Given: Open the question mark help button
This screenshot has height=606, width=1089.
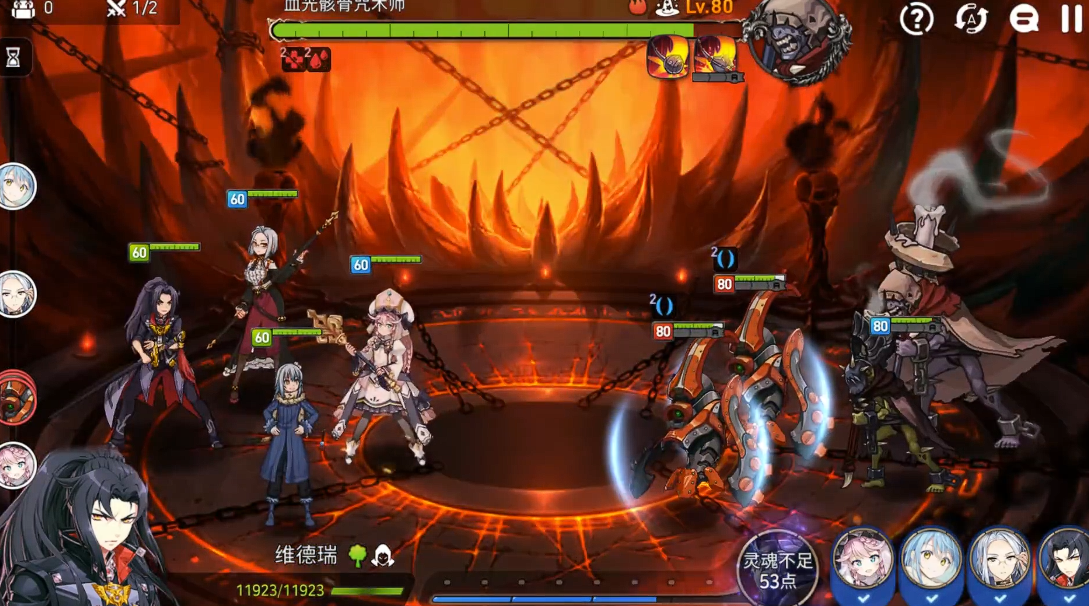Looking at the screenshot, I should click(x=916, y=19).
